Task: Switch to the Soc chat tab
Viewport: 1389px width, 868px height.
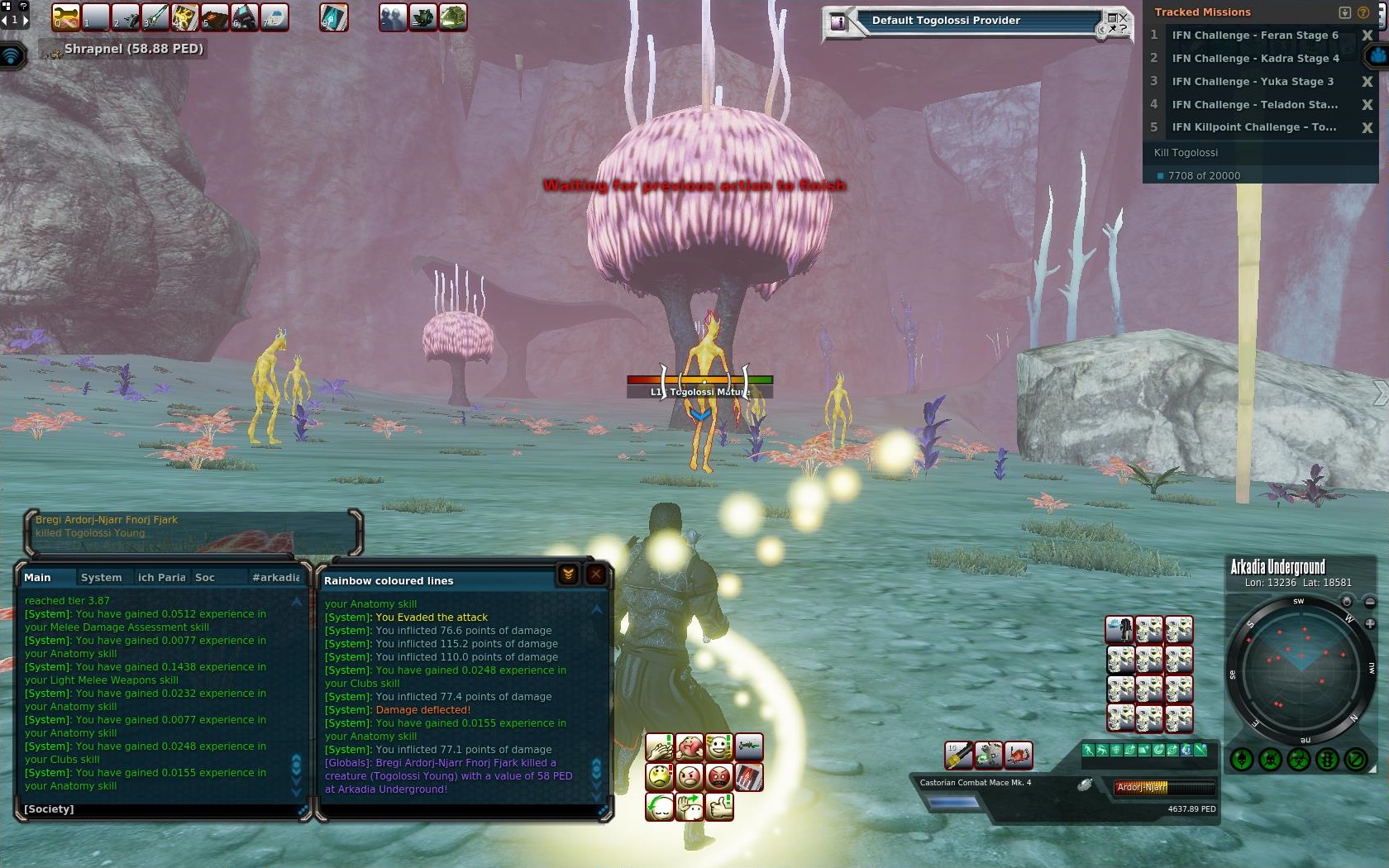Action: pyautogui.click(x=205, y=578)
